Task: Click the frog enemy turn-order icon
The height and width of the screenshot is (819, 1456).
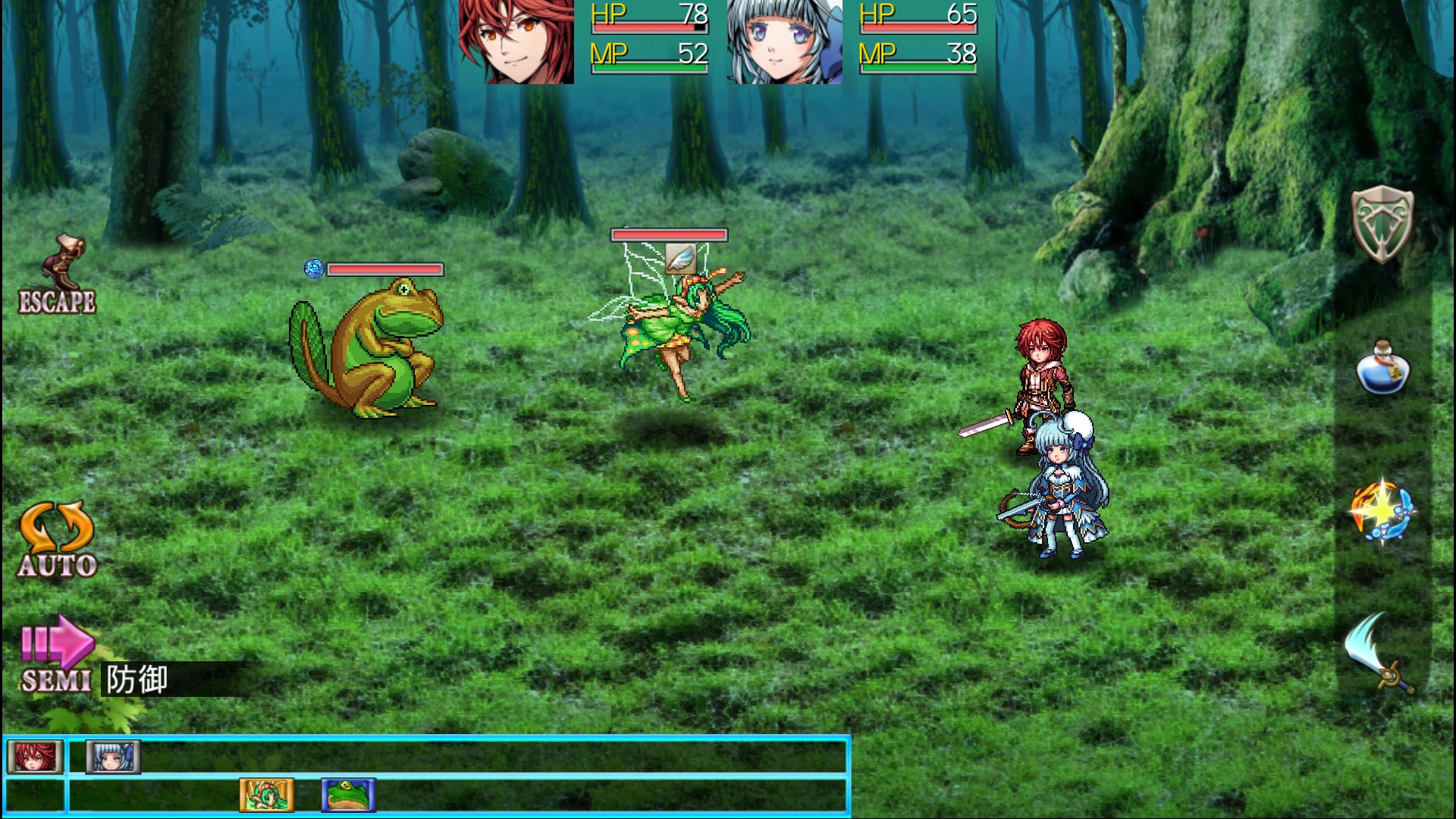Action: (348, 795)
